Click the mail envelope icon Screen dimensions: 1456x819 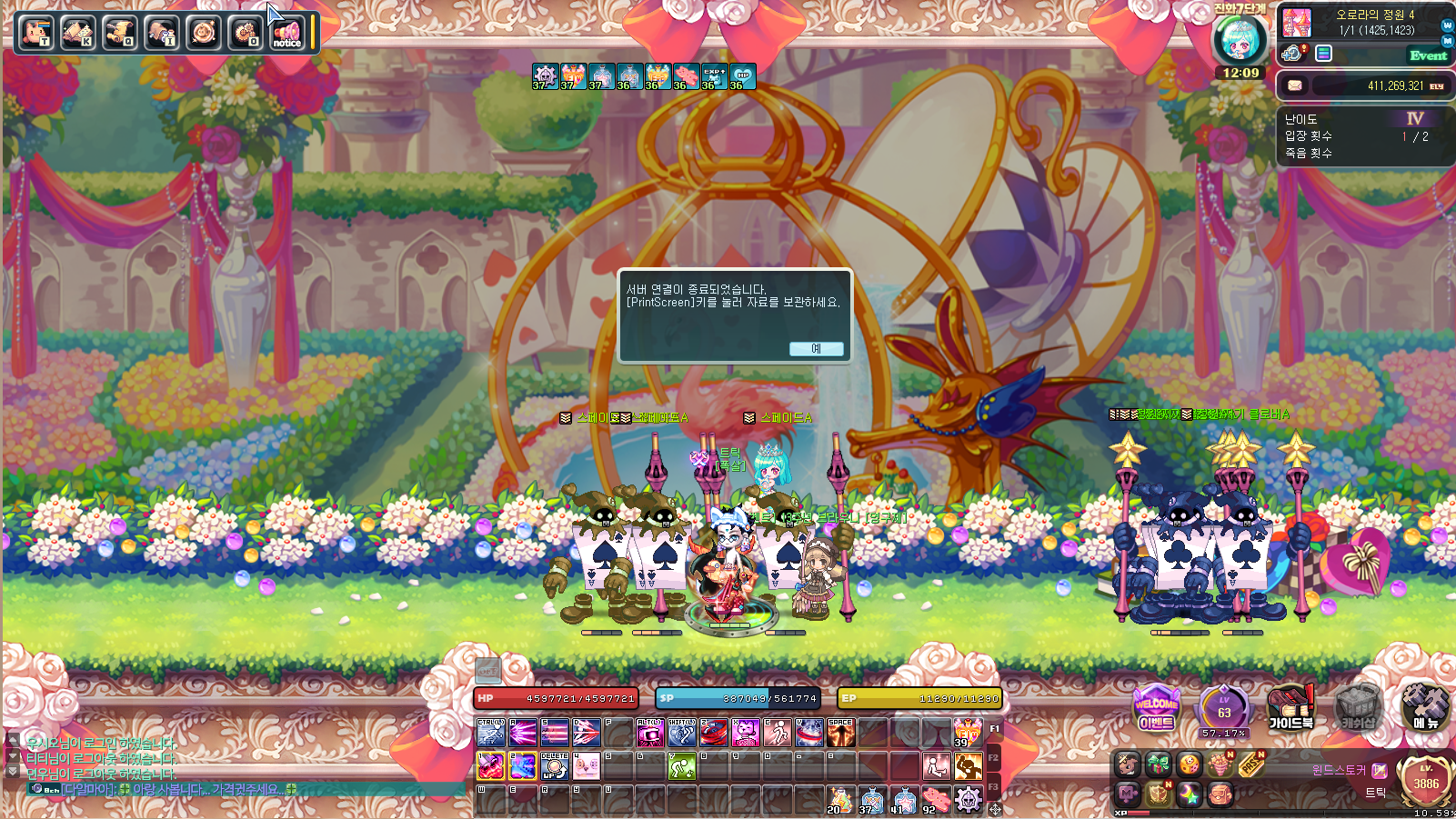pyautogui.click(x=1295, y=85)
